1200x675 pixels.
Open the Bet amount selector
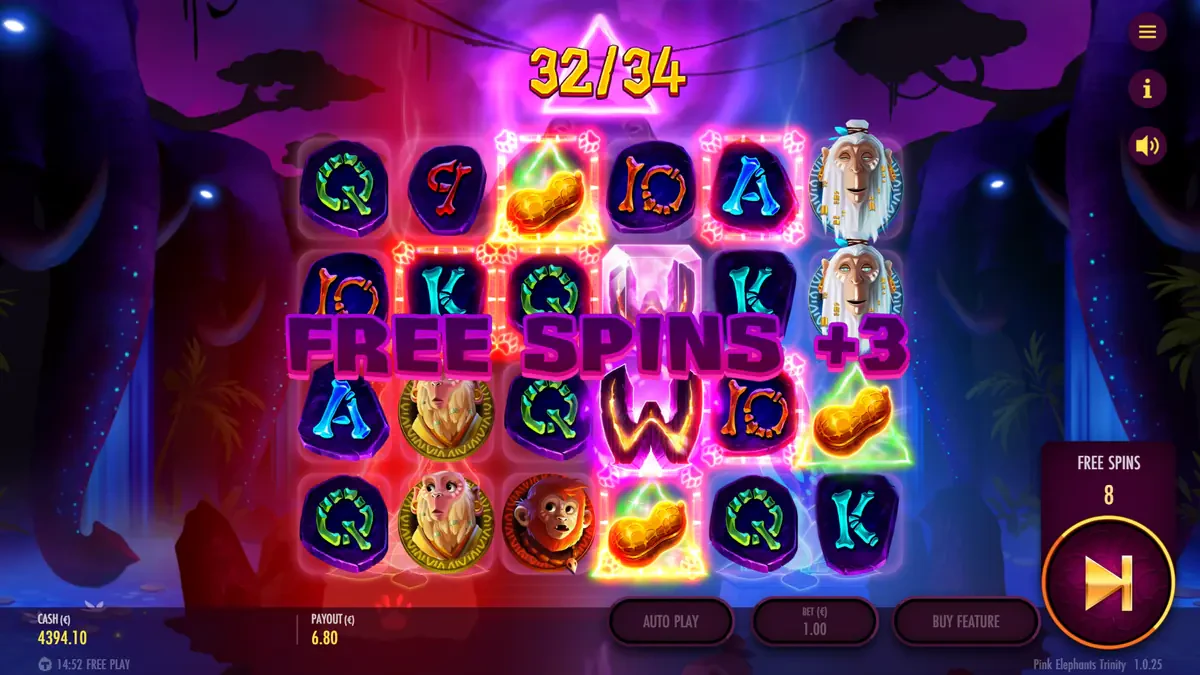814,621
